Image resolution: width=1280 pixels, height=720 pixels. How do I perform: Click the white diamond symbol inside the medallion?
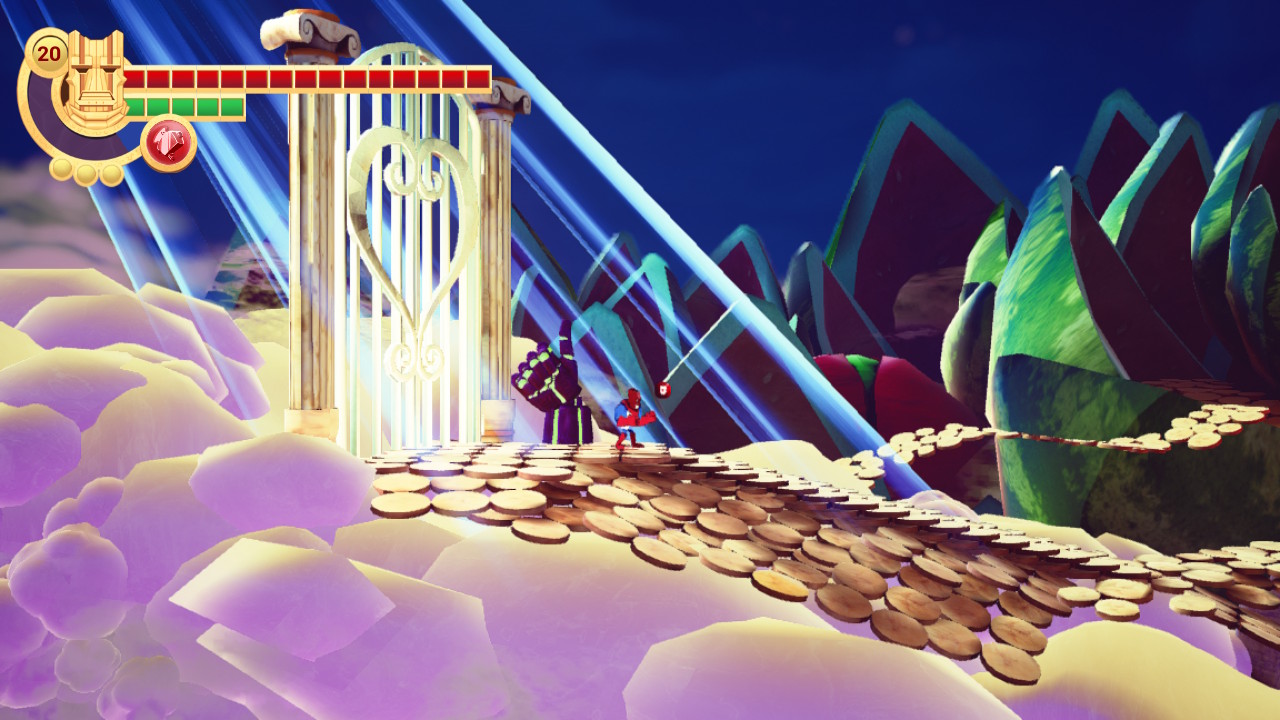[168, 140]
